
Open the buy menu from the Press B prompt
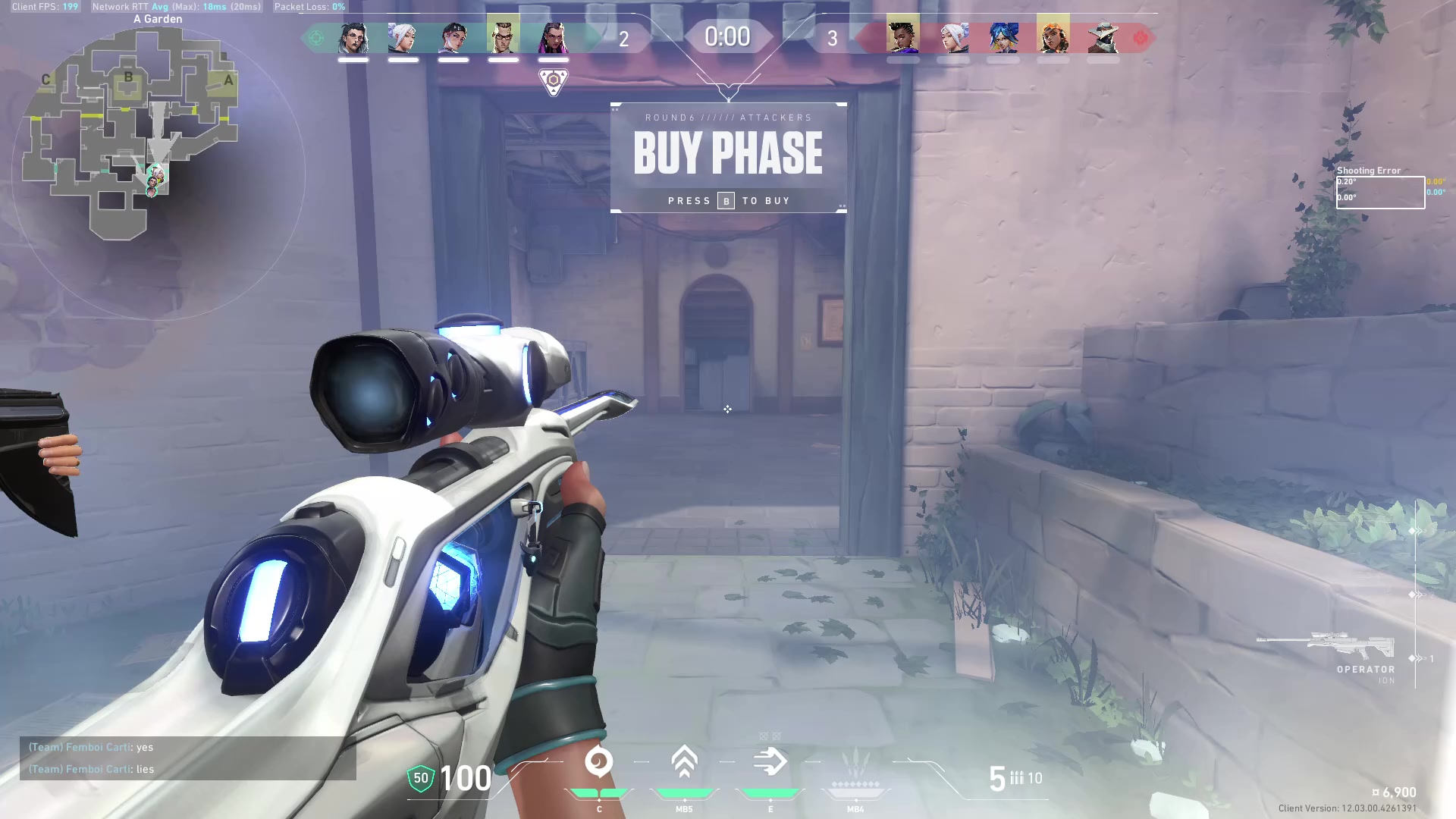click(726, 200)
